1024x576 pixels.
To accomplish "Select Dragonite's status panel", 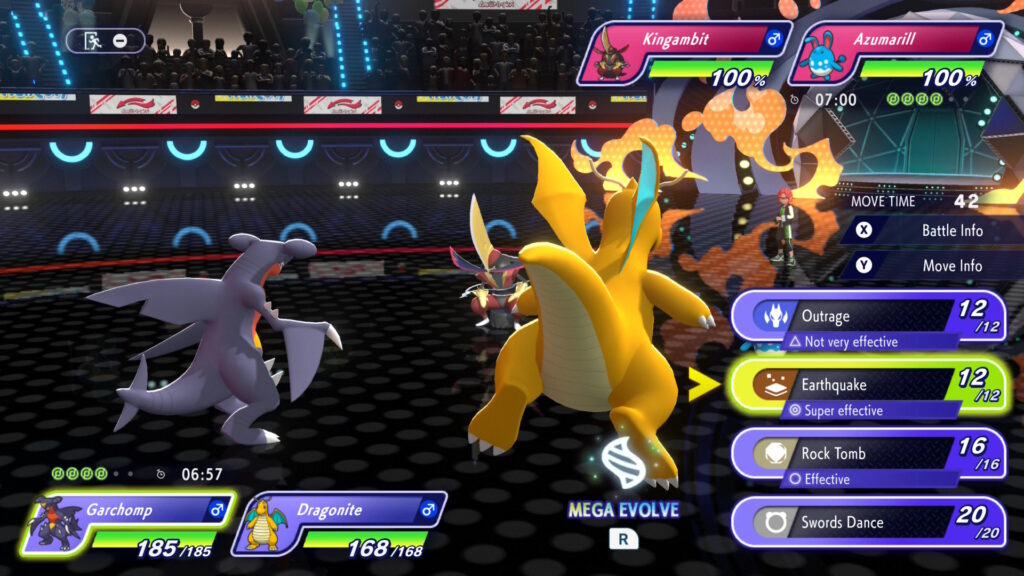I will point(340,522).
